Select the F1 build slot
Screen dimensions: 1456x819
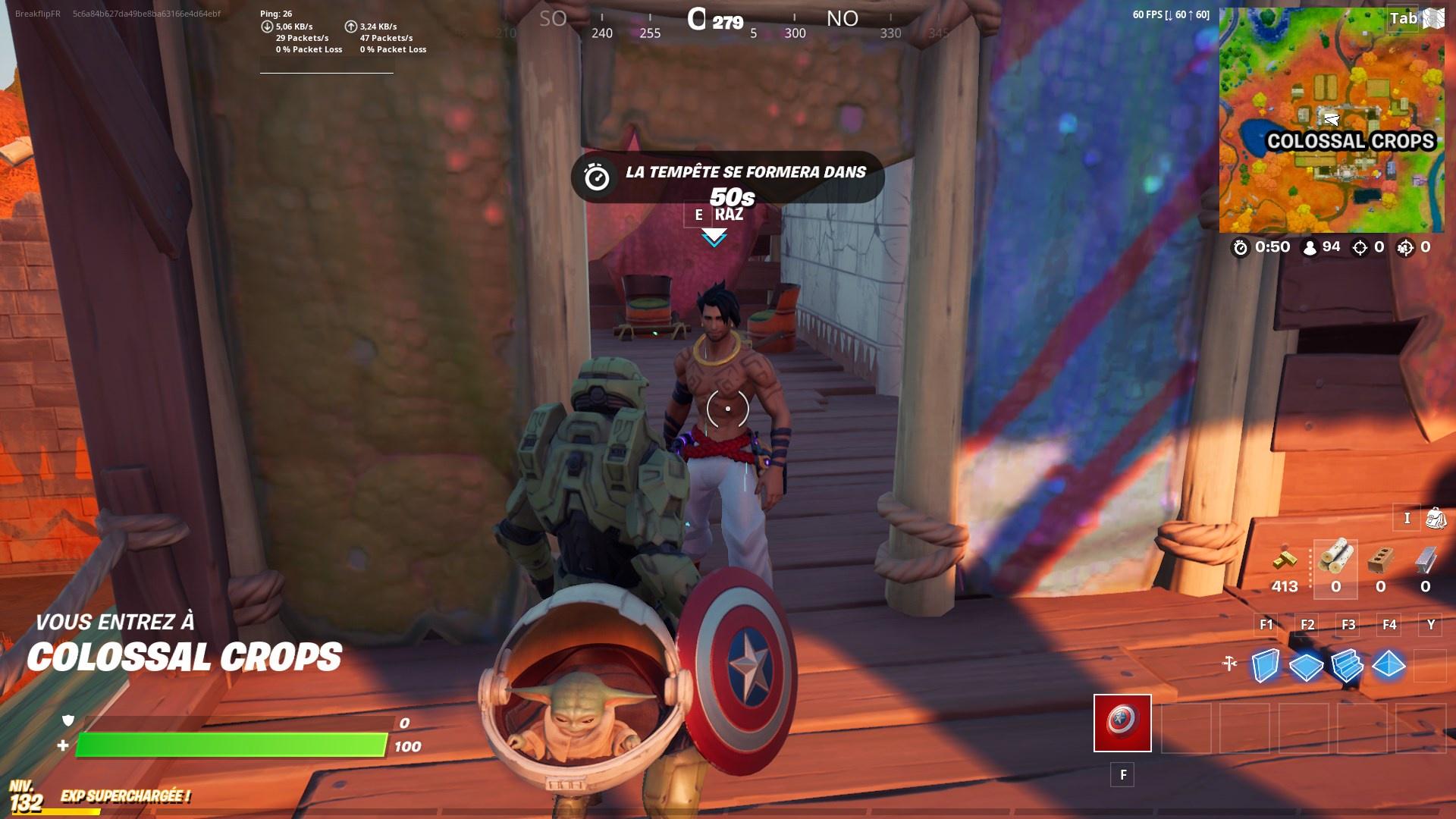(1266, 625)
